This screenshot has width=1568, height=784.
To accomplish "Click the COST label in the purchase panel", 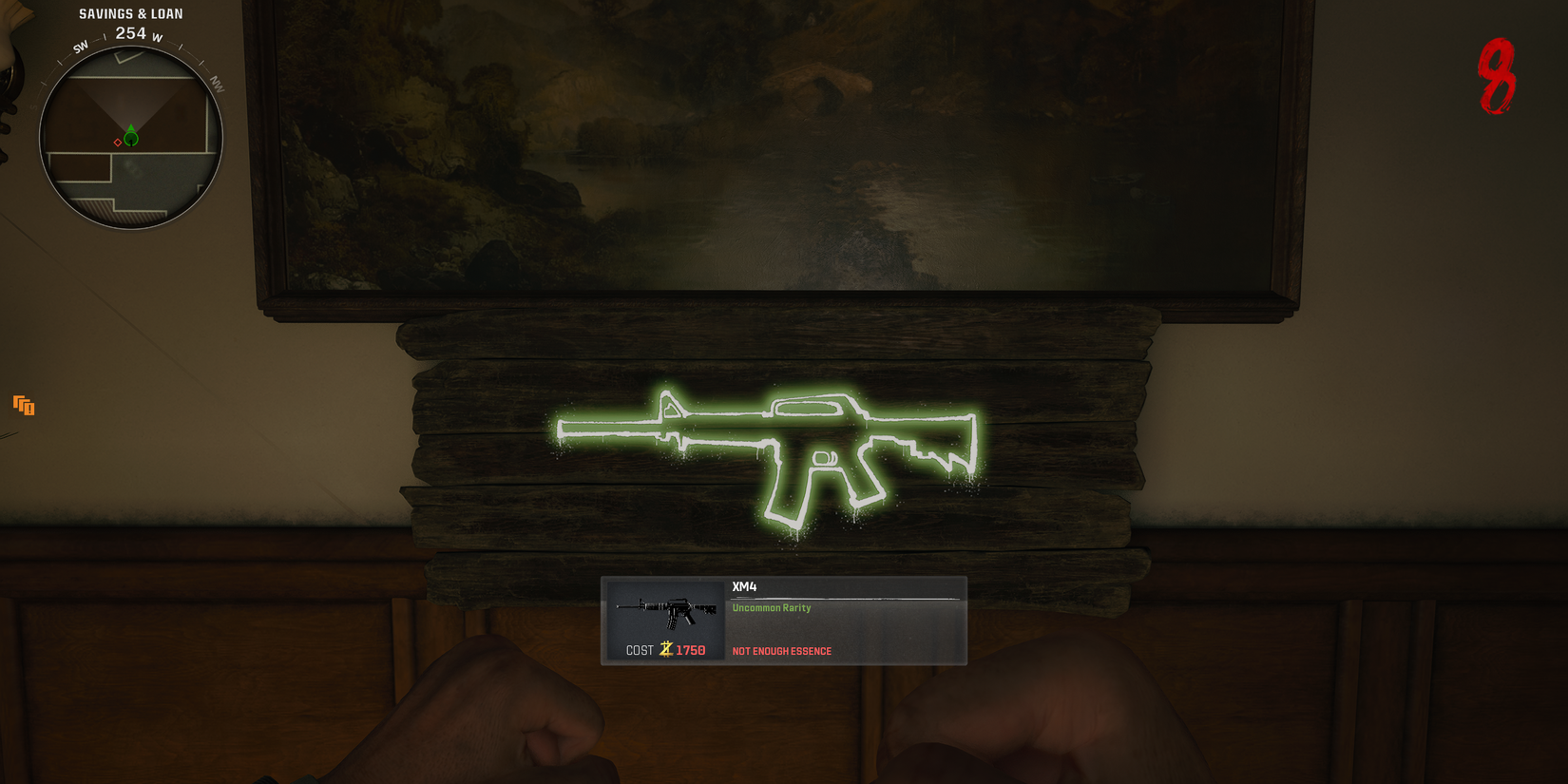I will pos(638,650).
